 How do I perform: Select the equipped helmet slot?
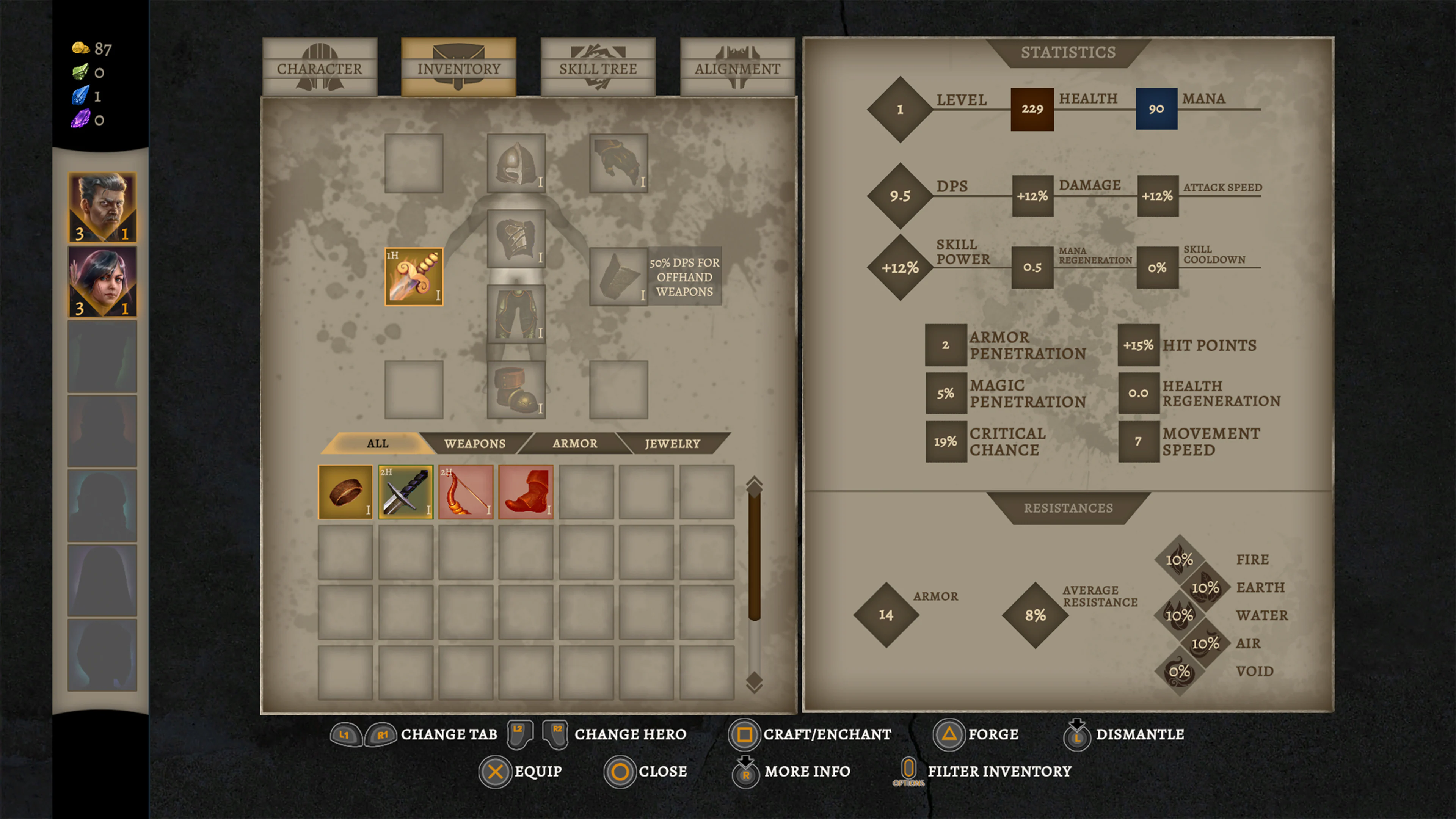[516, 163]
